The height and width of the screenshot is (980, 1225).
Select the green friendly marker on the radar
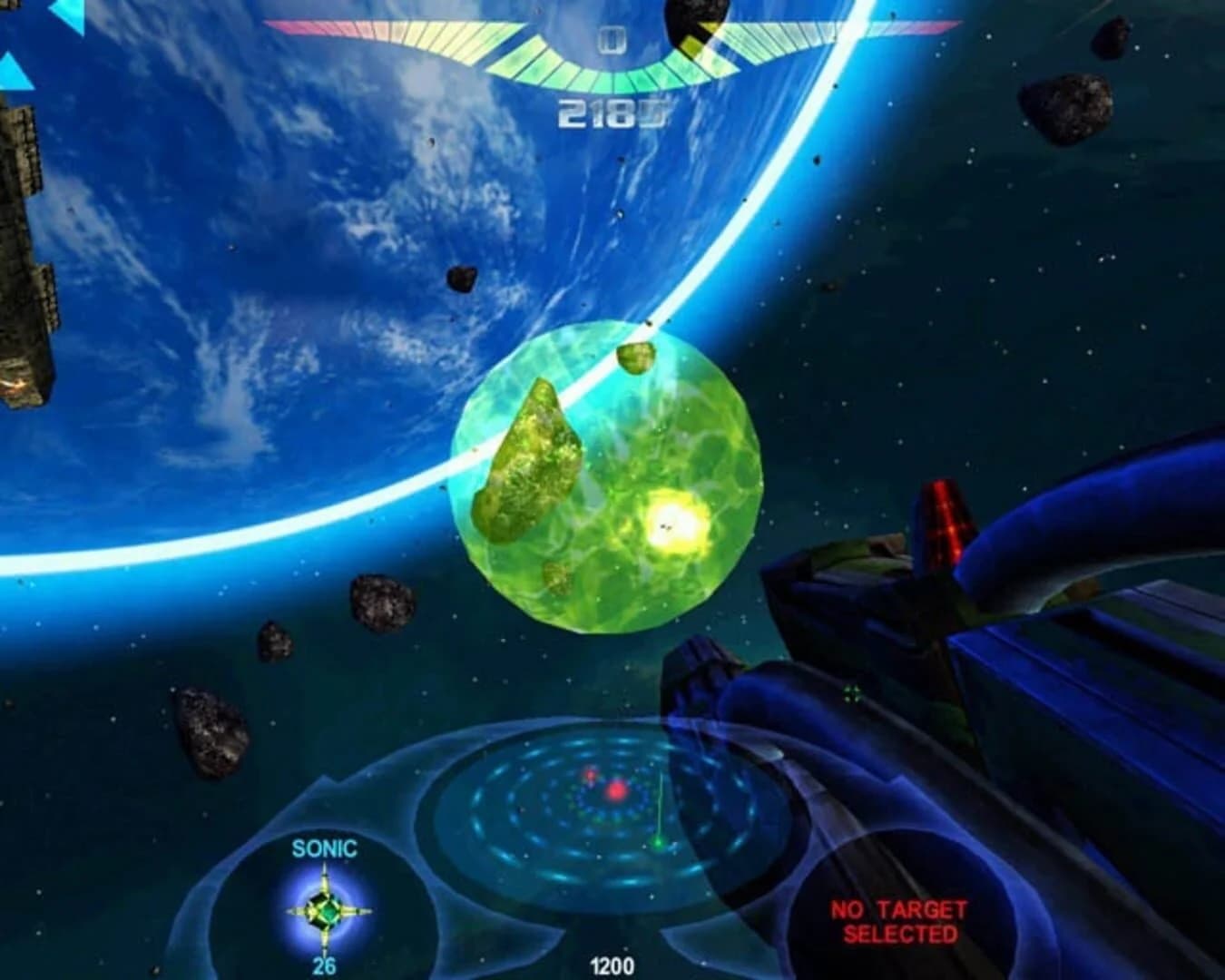(660, 842)
